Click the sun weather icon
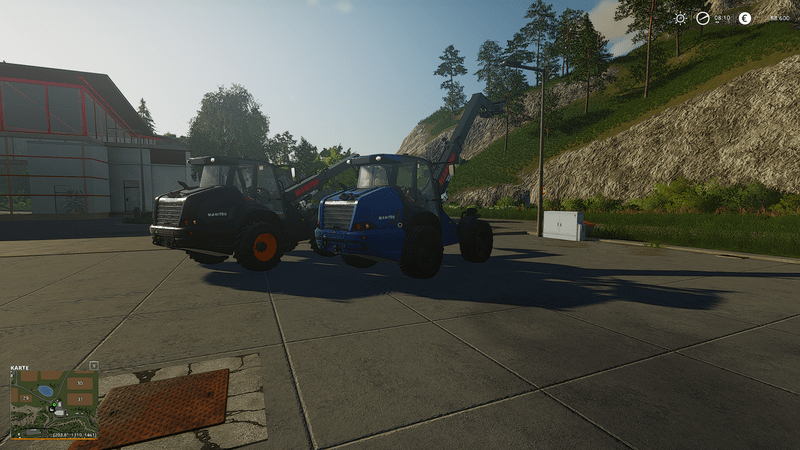 680,18
